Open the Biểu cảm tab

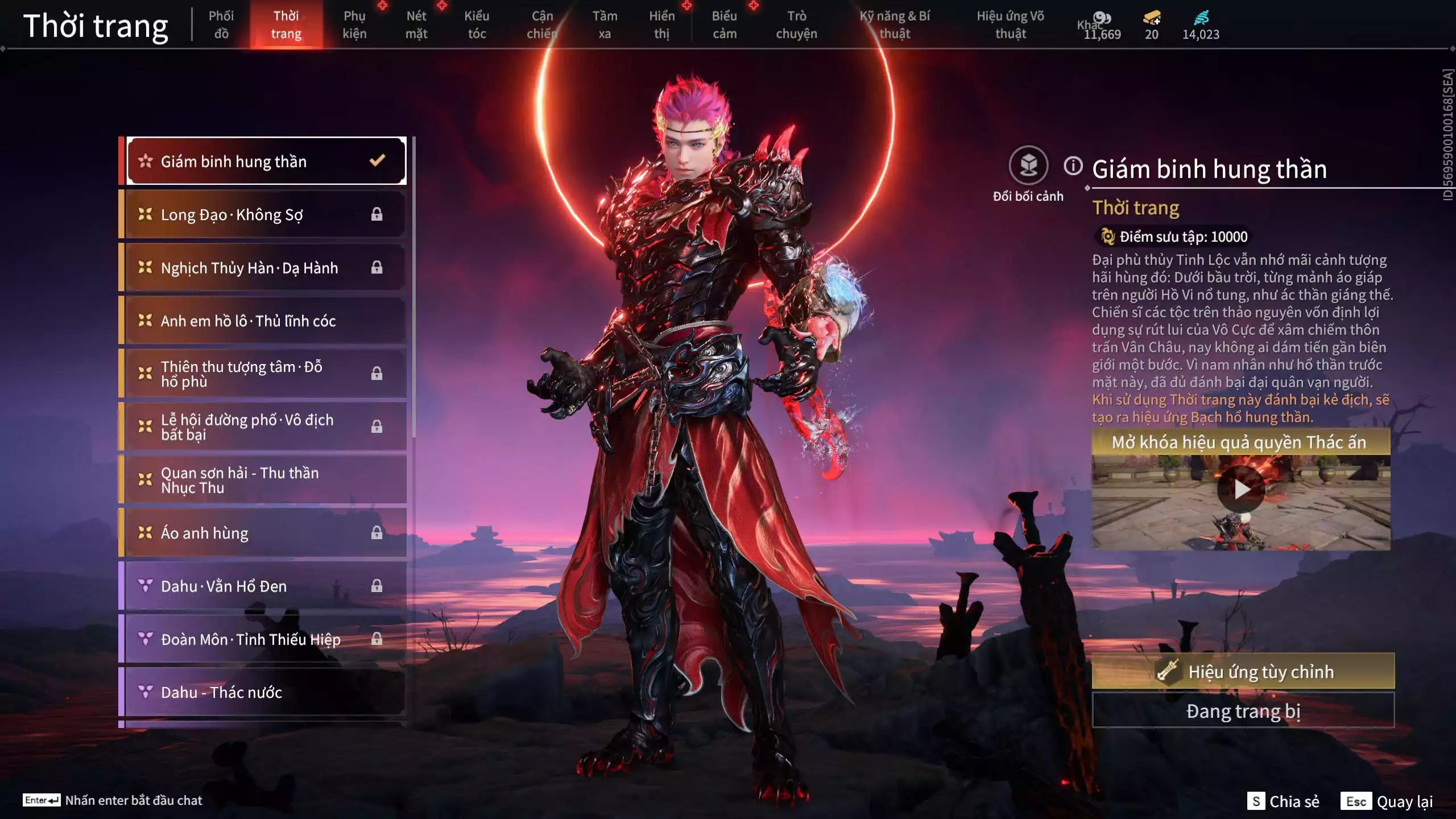pos(725,24)
